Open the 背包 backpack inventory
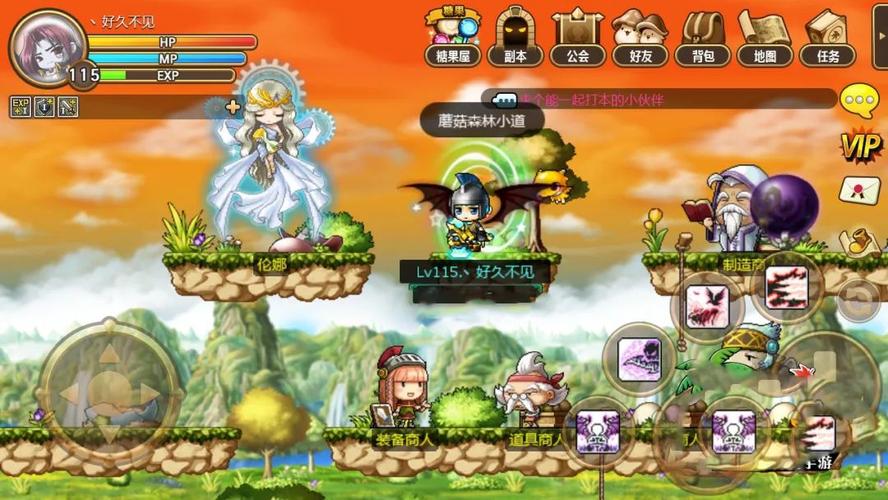888x500 pixels. pos(703,36)
